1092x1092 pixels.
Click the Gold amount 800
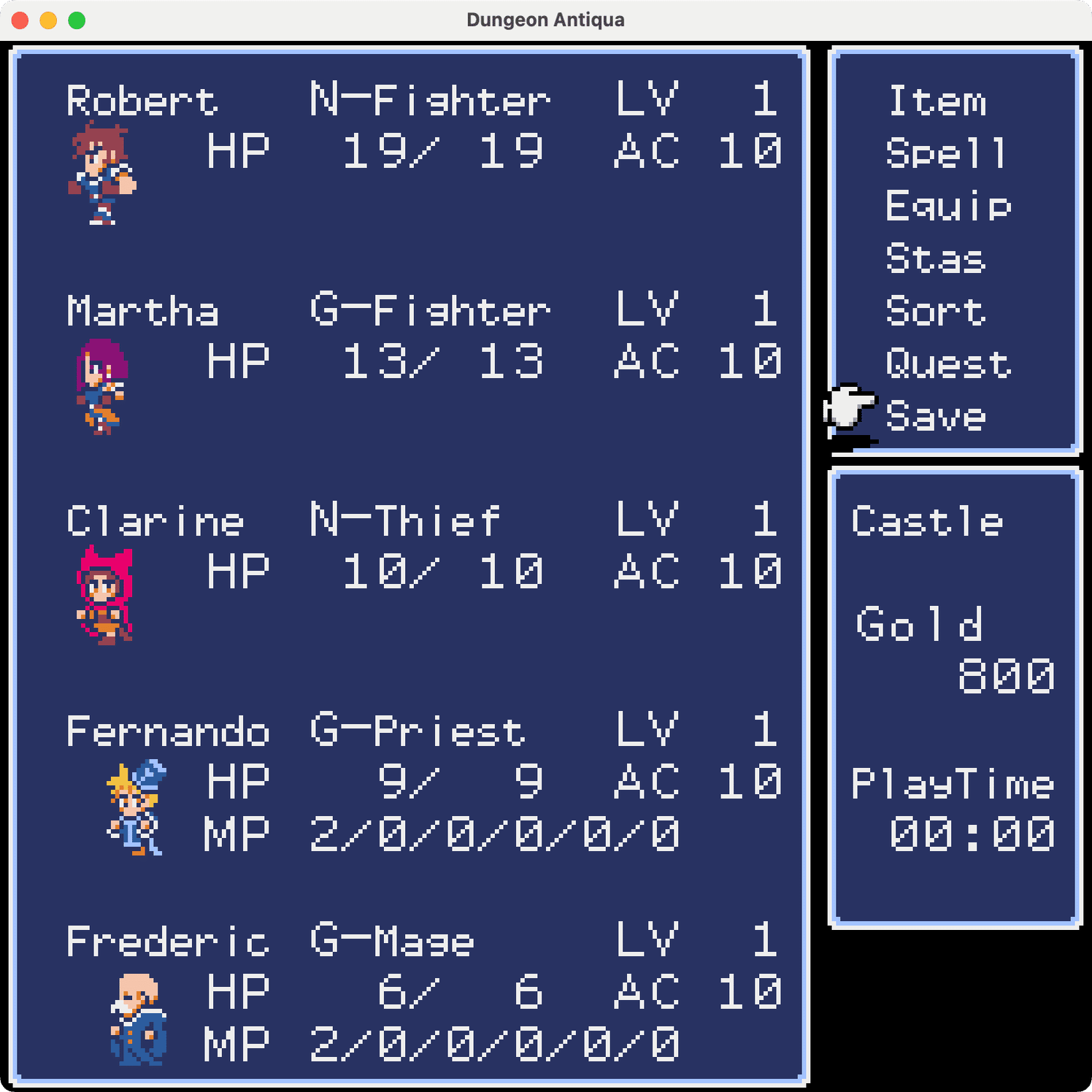point(1005,676)
